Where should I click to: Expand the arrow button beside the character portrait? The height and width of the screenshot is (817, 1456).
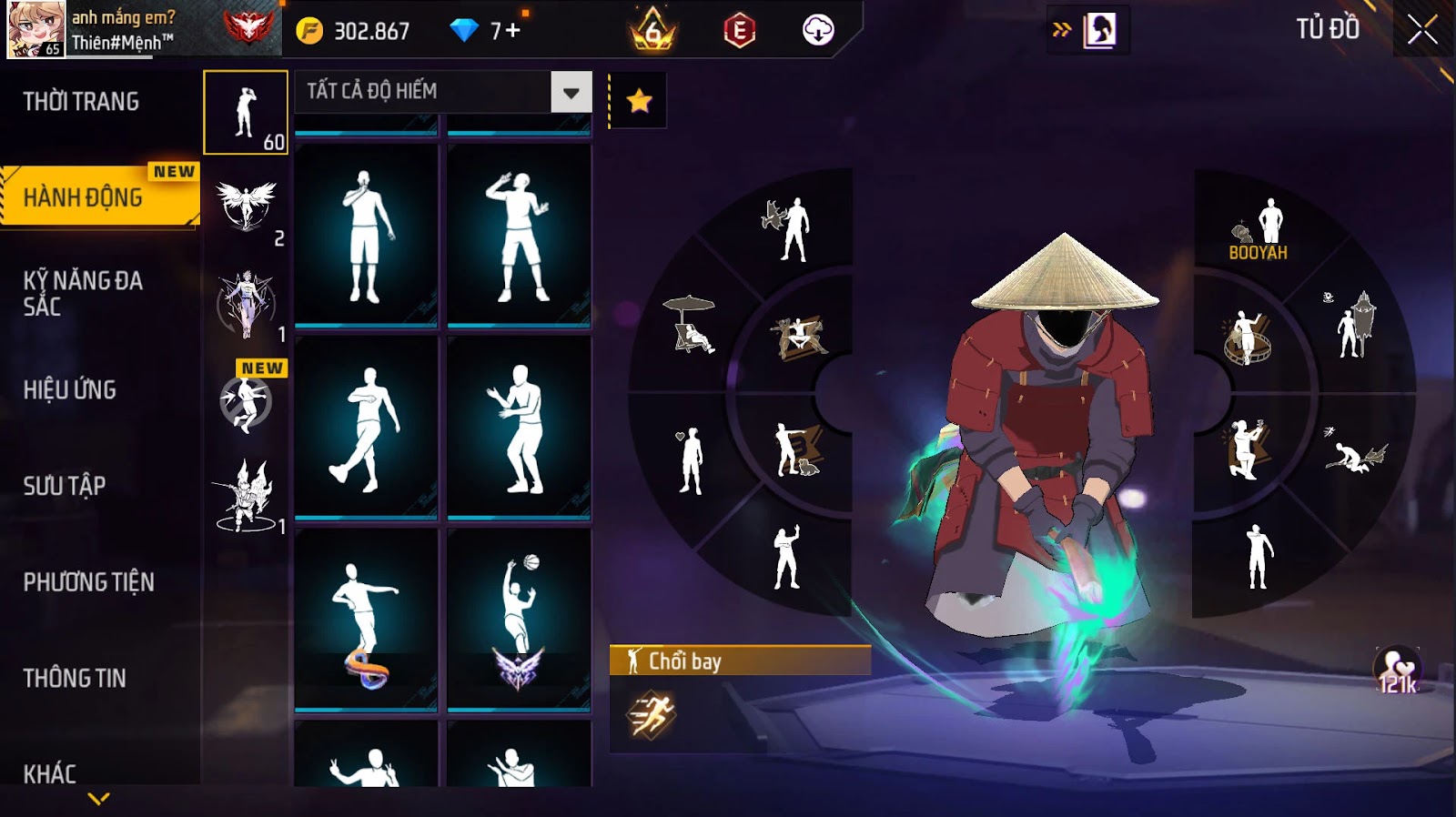1061,30
